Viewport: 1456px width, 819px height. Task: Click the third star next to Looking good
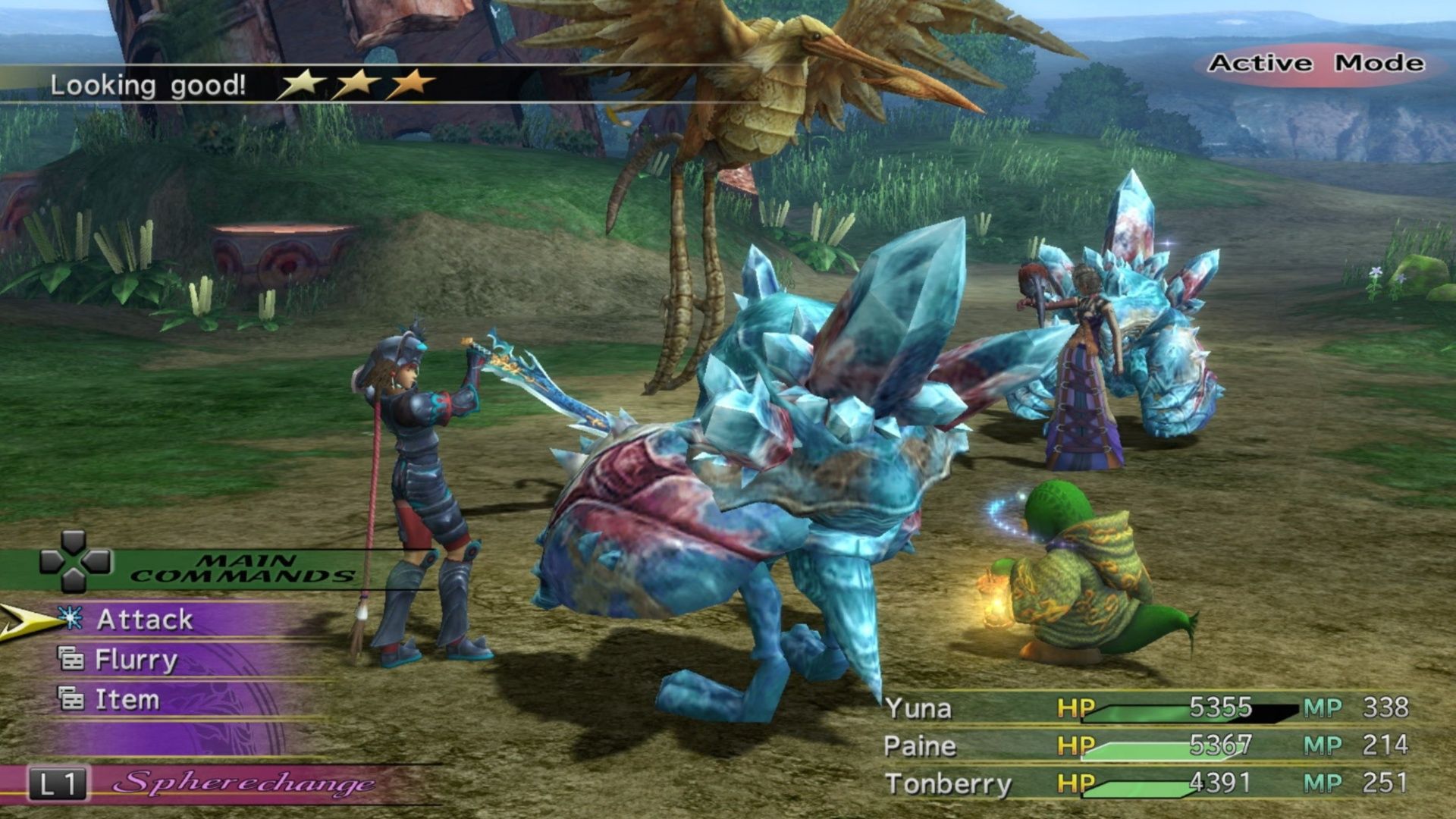pyautogui.click(x=410, y=86)
